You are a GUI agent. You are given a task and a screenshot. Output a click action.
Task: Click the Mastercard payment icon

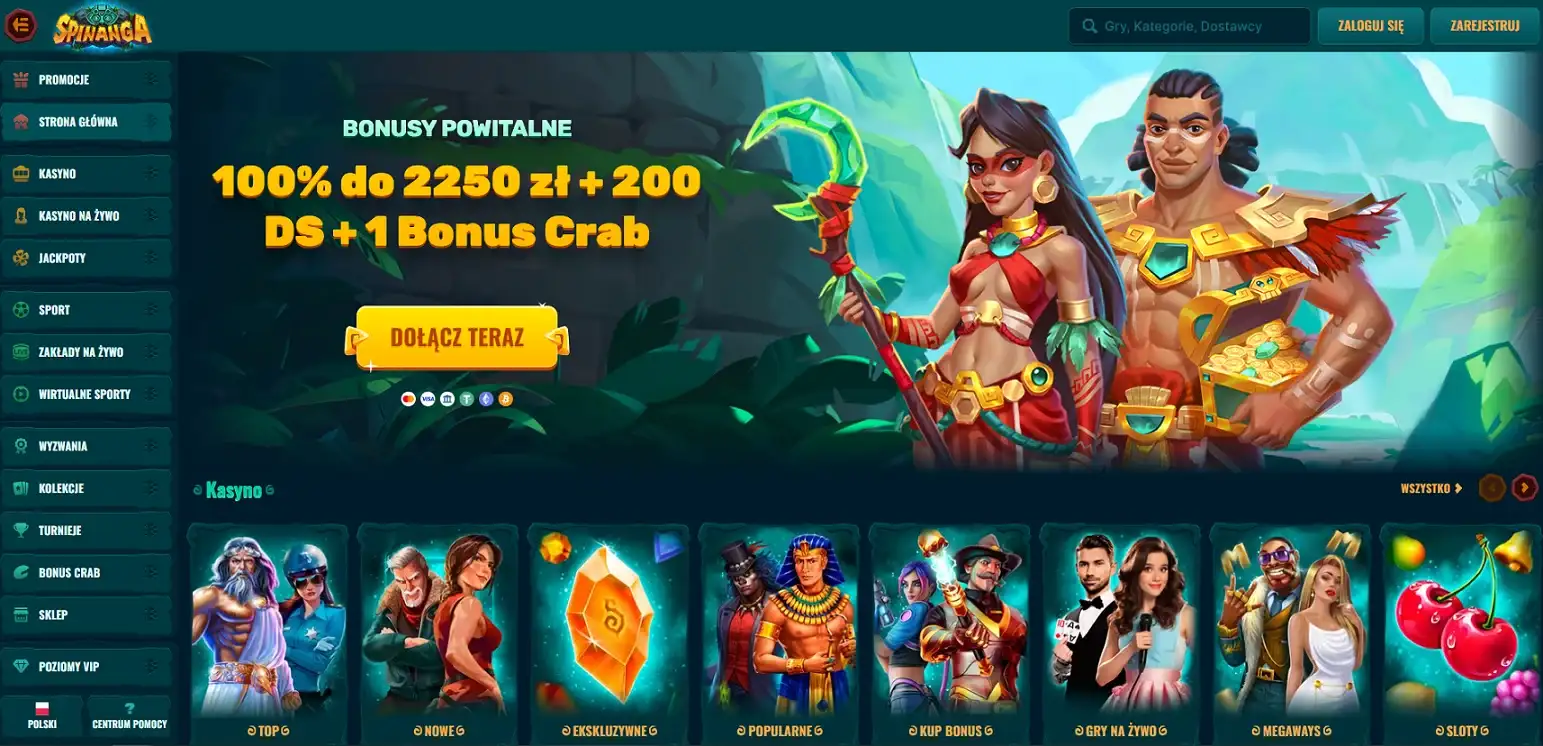tap(409, 399)
